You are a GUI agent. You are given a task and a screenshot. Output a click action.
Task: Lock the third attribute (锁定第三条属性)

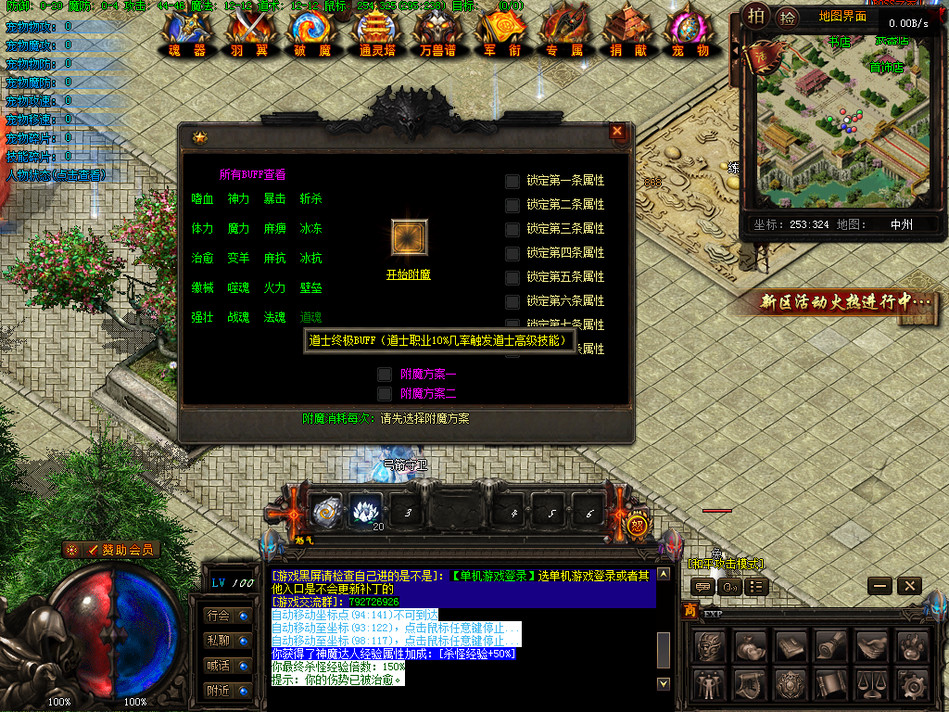click(x=512, y=229)
